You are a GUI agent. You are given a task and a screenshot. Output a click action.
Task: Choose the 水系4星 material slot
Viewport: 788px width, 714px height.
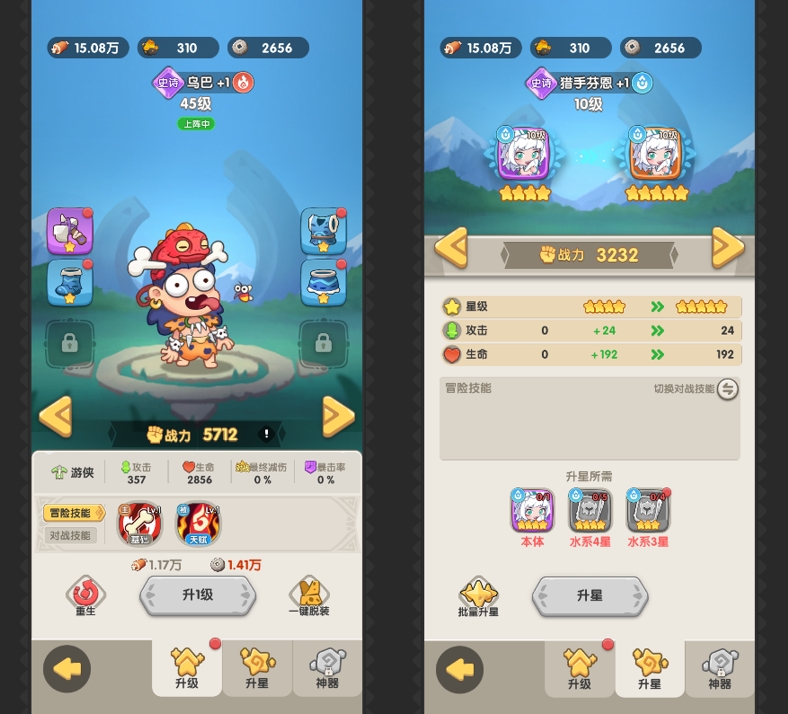point(590,510)
